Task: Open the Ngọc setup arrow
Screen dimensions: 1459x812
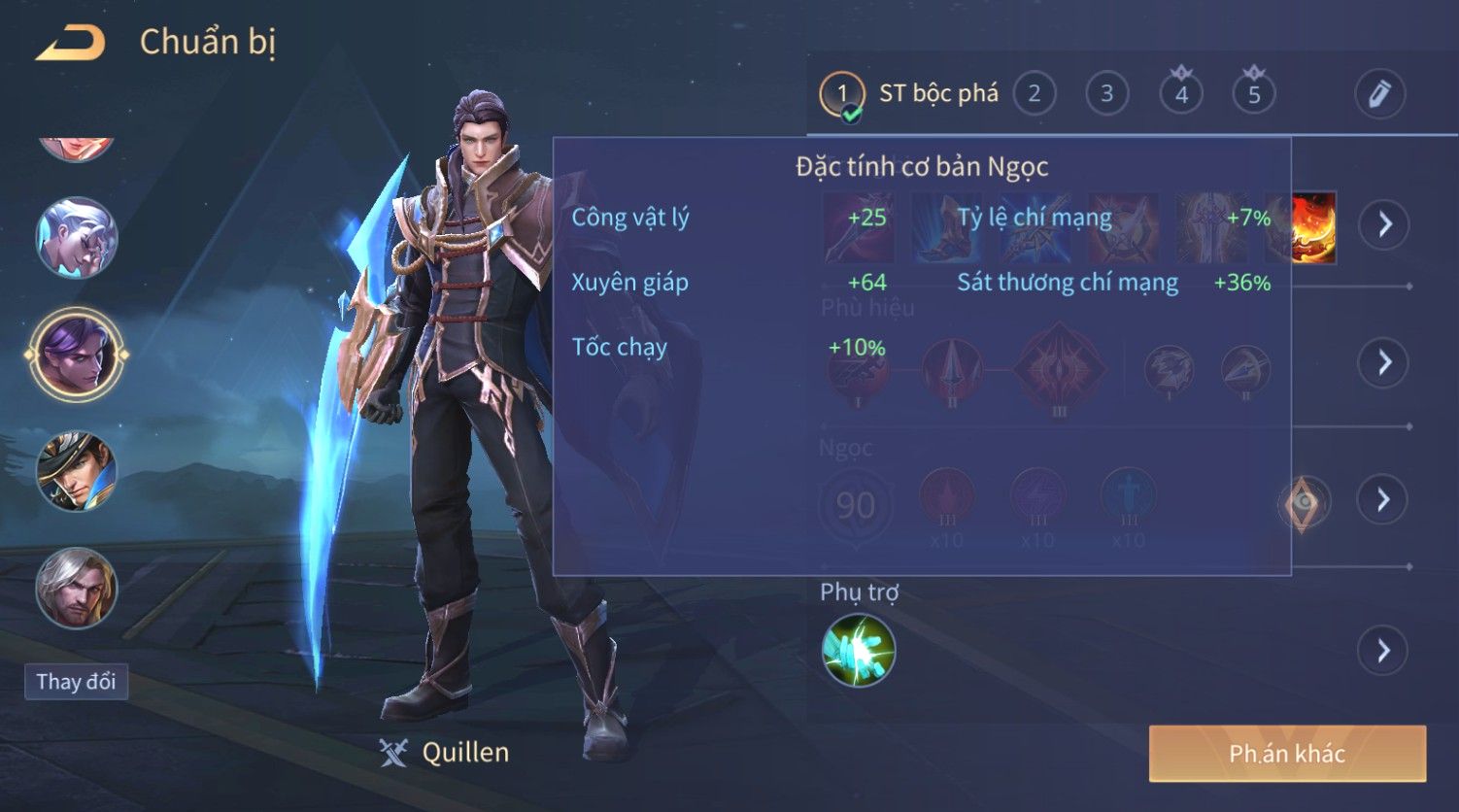Action: [1384, 500]
